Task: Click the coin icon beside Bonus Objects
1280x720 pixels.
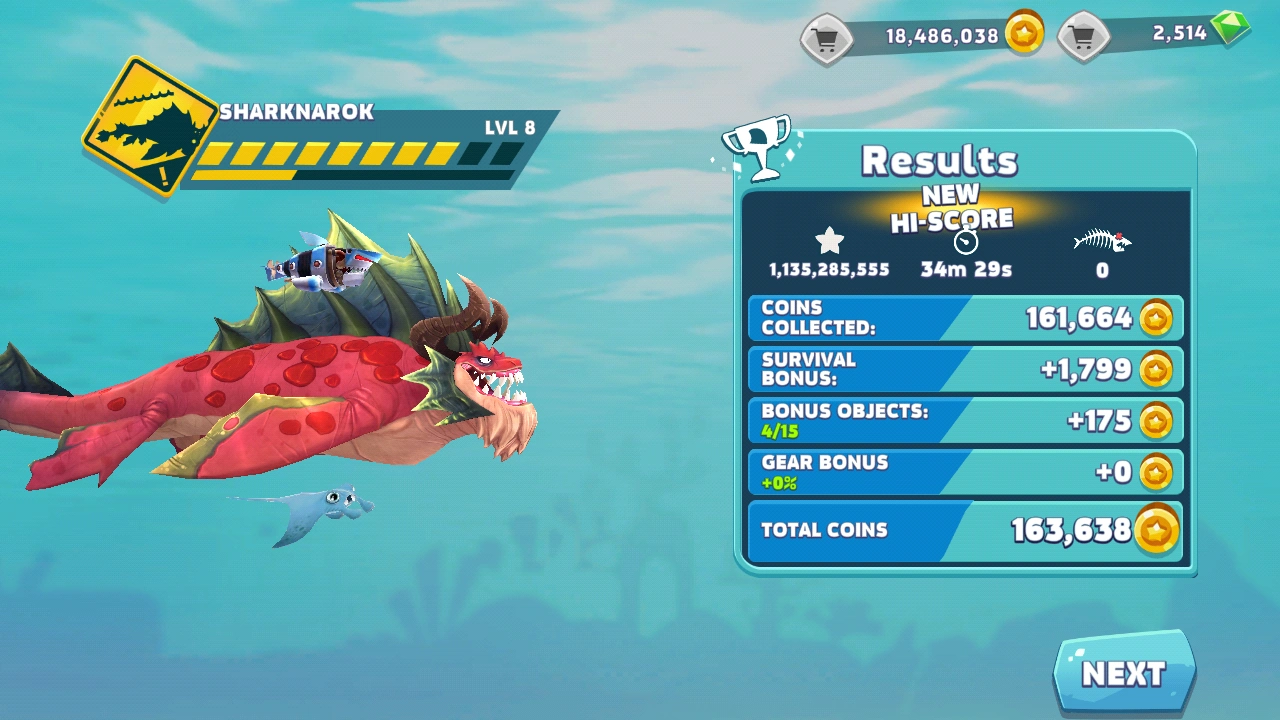Action: pos(1156,420)
